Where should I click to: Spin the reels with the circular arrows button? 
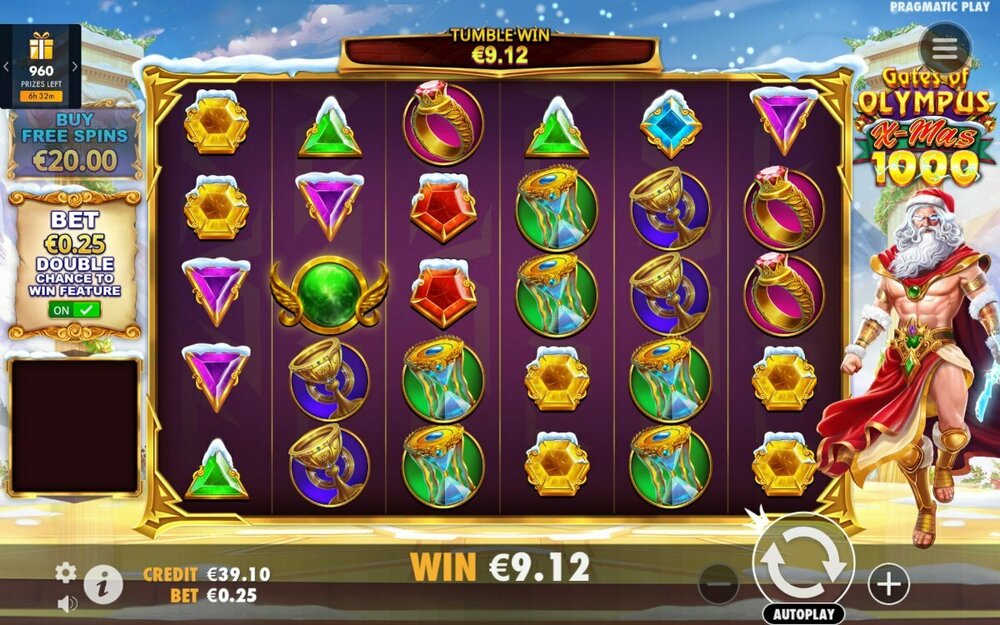803,563
